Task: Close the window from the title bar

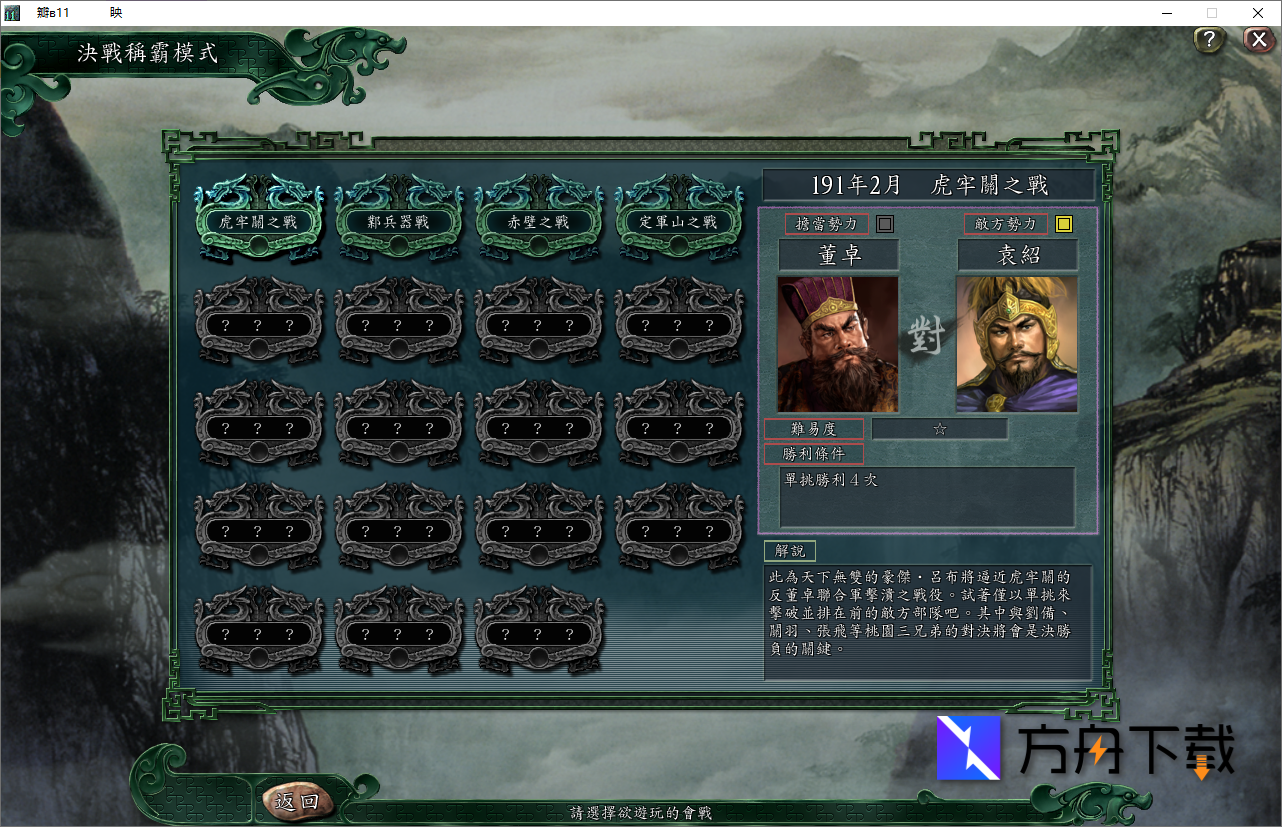Action: coord(1258,13)
